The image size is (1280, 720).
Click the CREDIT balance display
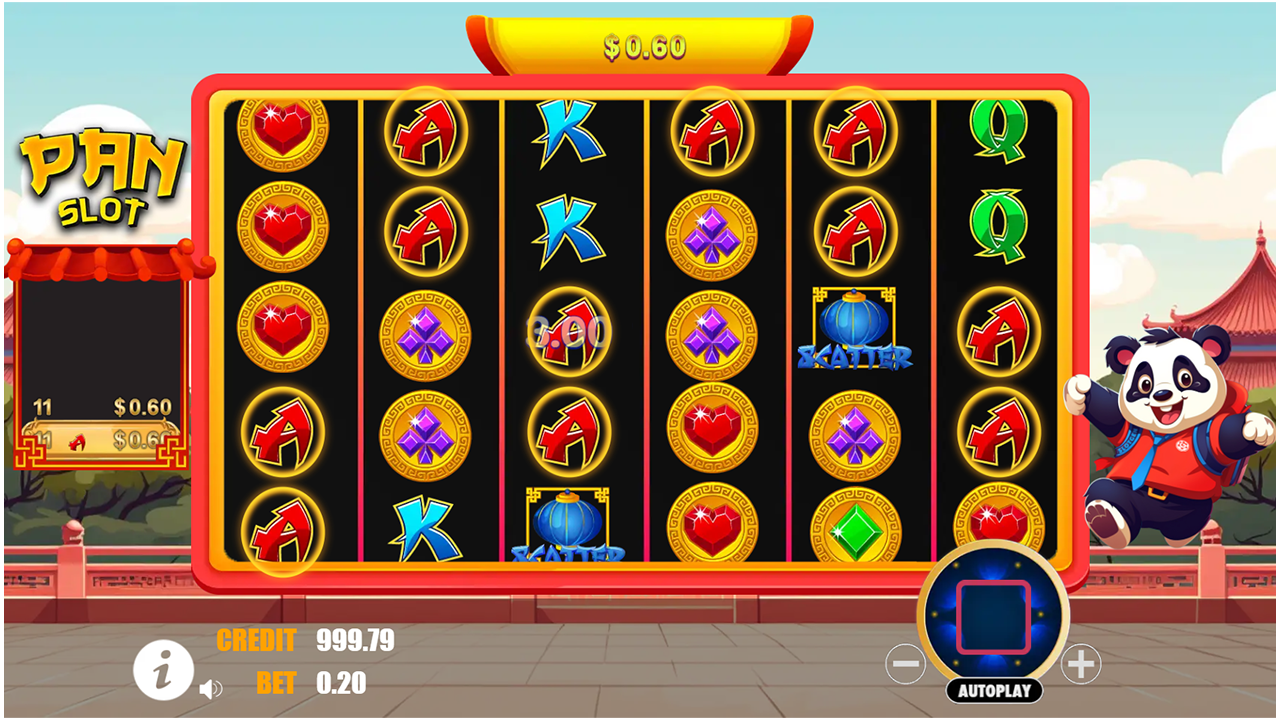260,640
